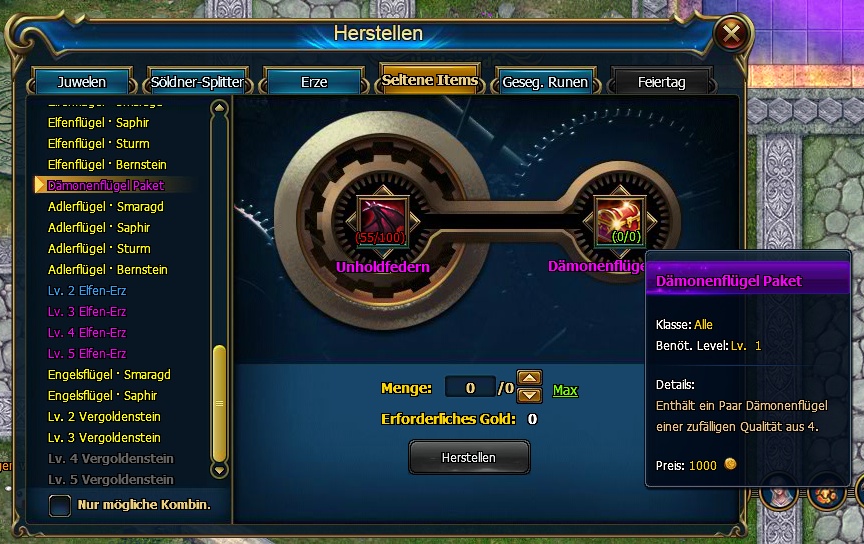Viewport: 864px width, 544px height.
Task: Click the Menge quantity input field
Action: 469,387
